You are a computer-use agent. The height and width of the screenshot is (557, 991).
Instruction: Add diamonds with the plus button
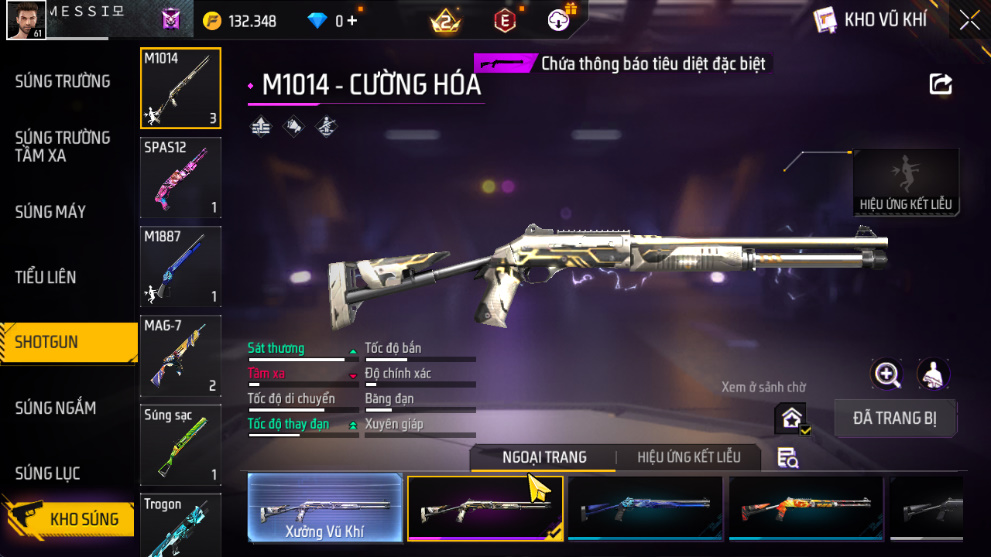coord(352,21)
